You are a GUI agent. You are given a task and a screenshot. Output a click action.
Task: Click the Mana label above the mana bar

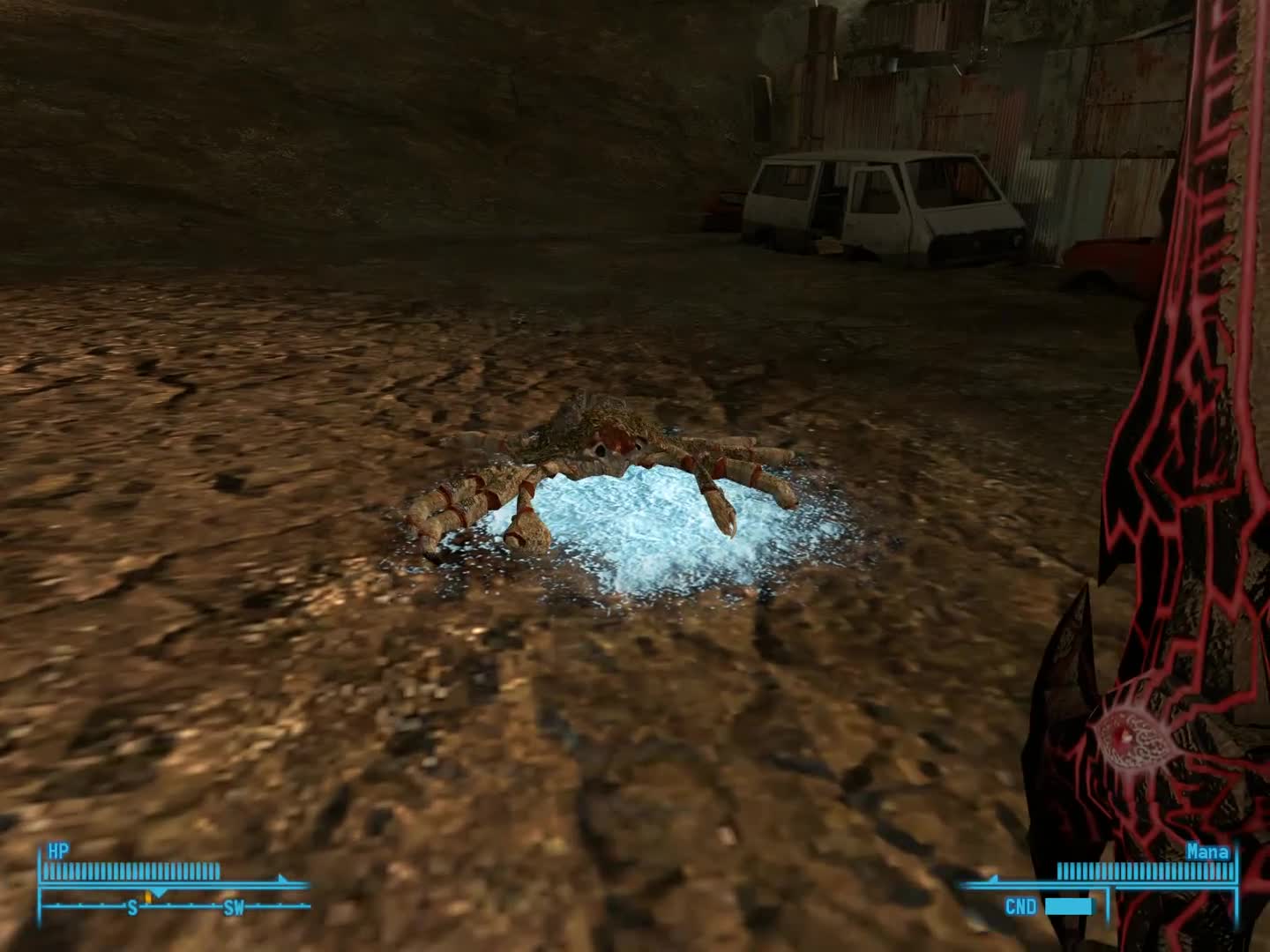[1206, 852]
